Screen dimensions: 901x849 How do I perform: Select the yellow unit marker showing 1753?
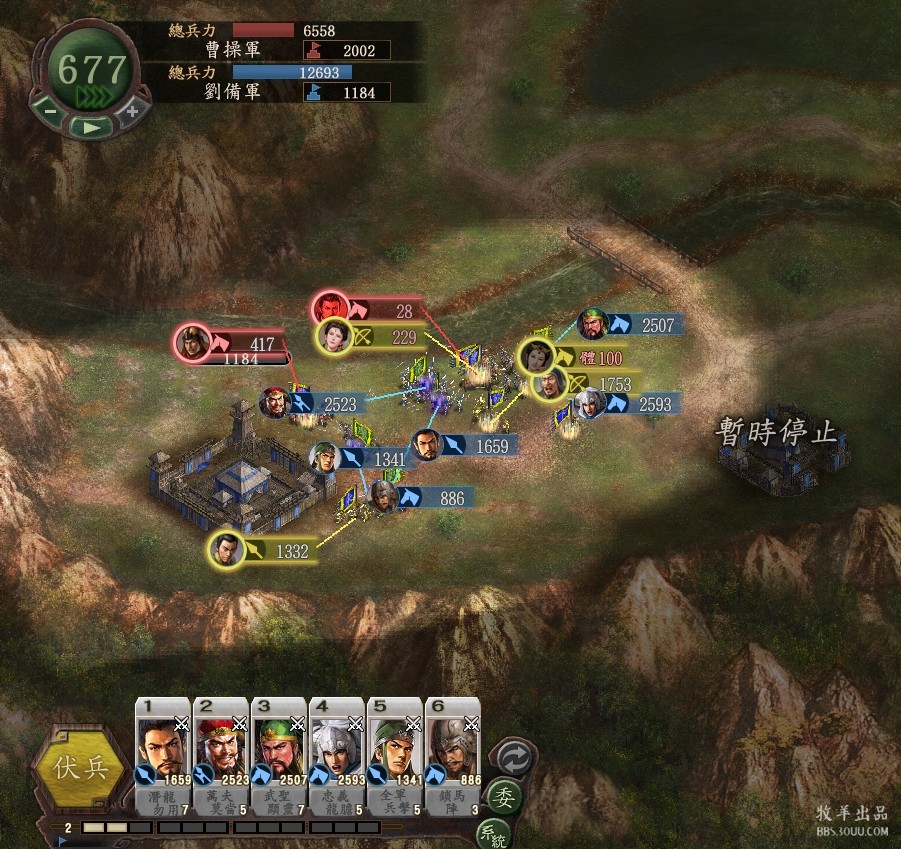[551, 382]
